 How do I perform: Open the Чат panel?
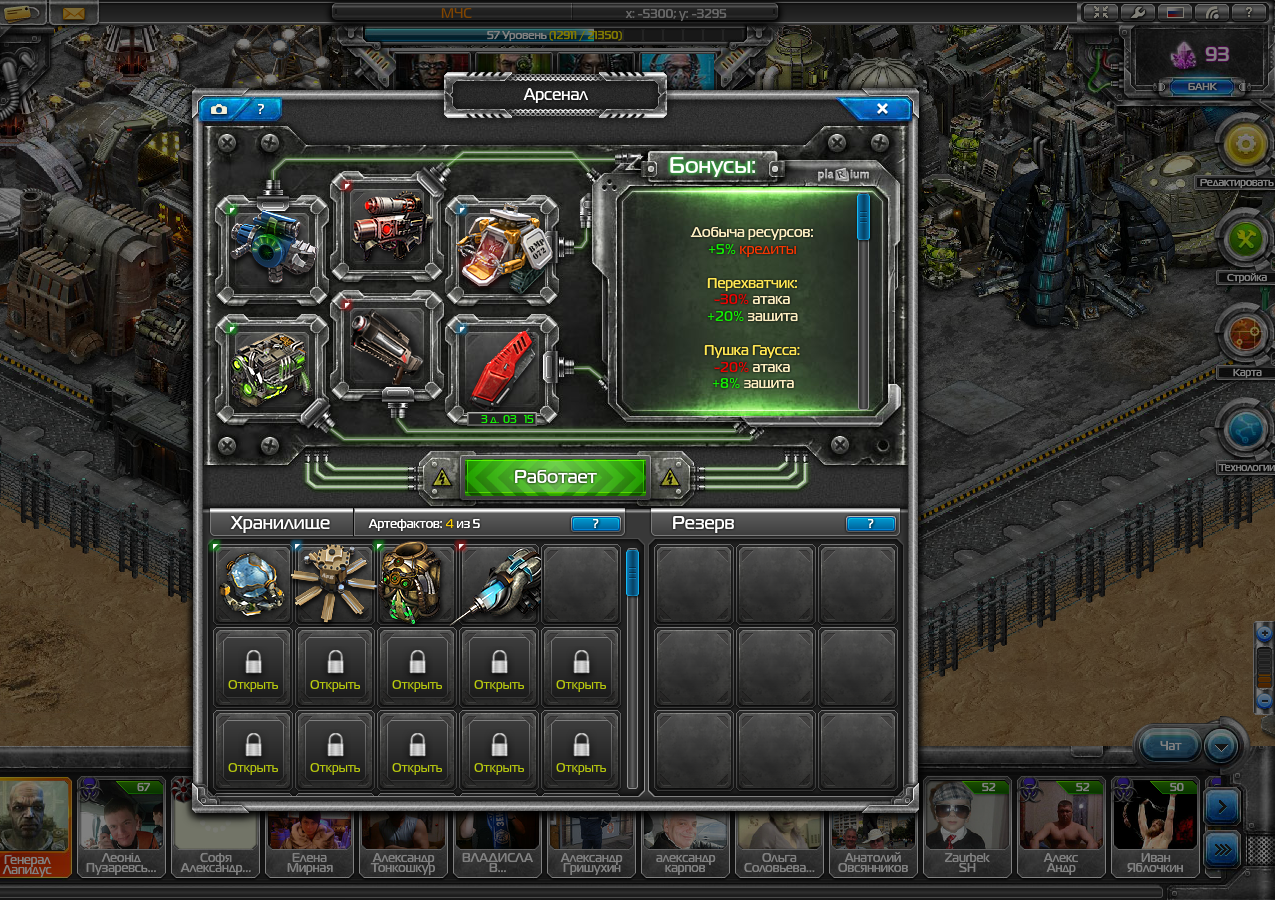(x=1170, y=745)
